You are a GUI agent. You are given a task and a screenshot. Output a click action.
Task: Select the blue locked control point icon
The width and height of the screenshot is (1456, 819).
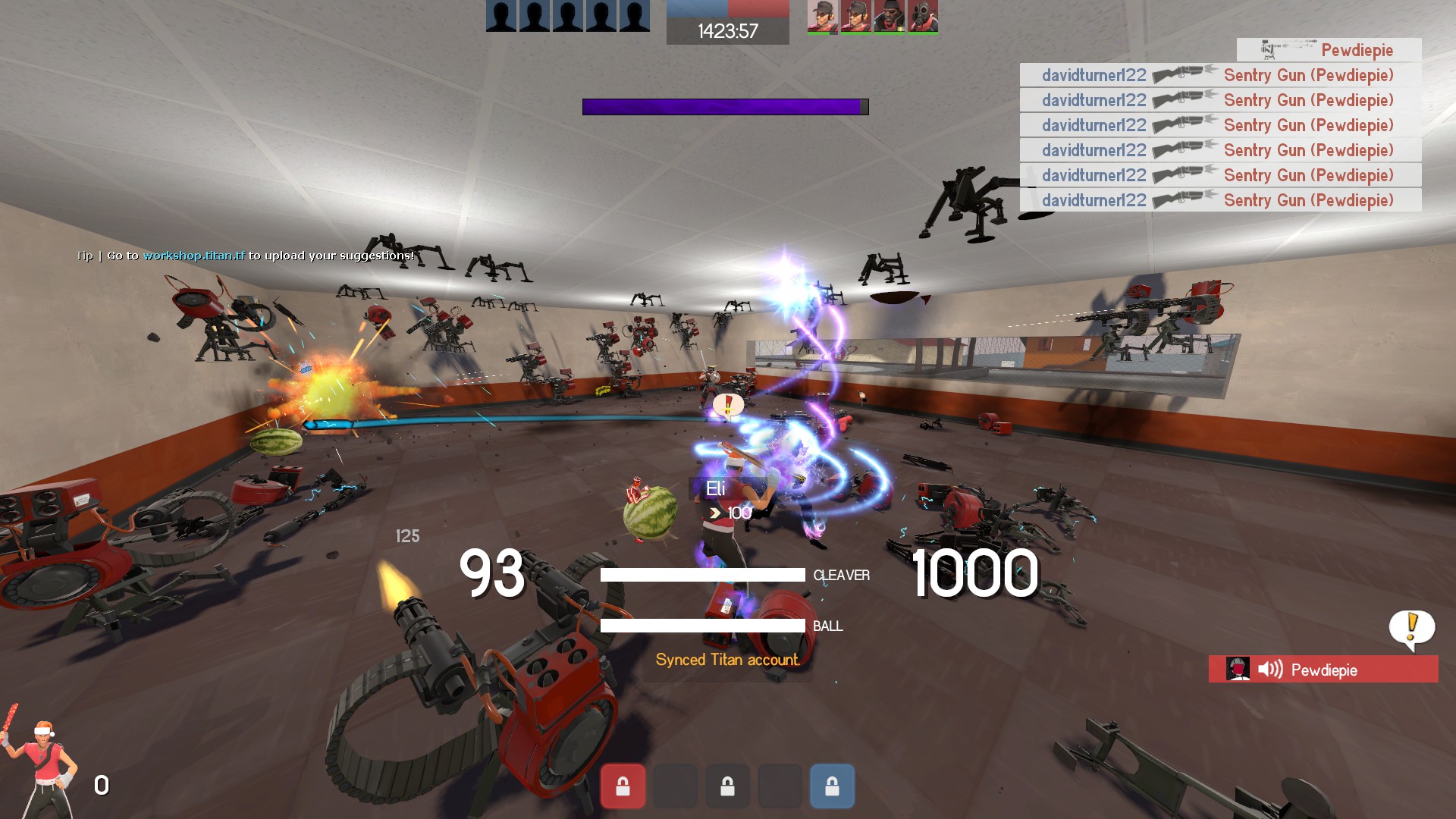pos(832,786)
